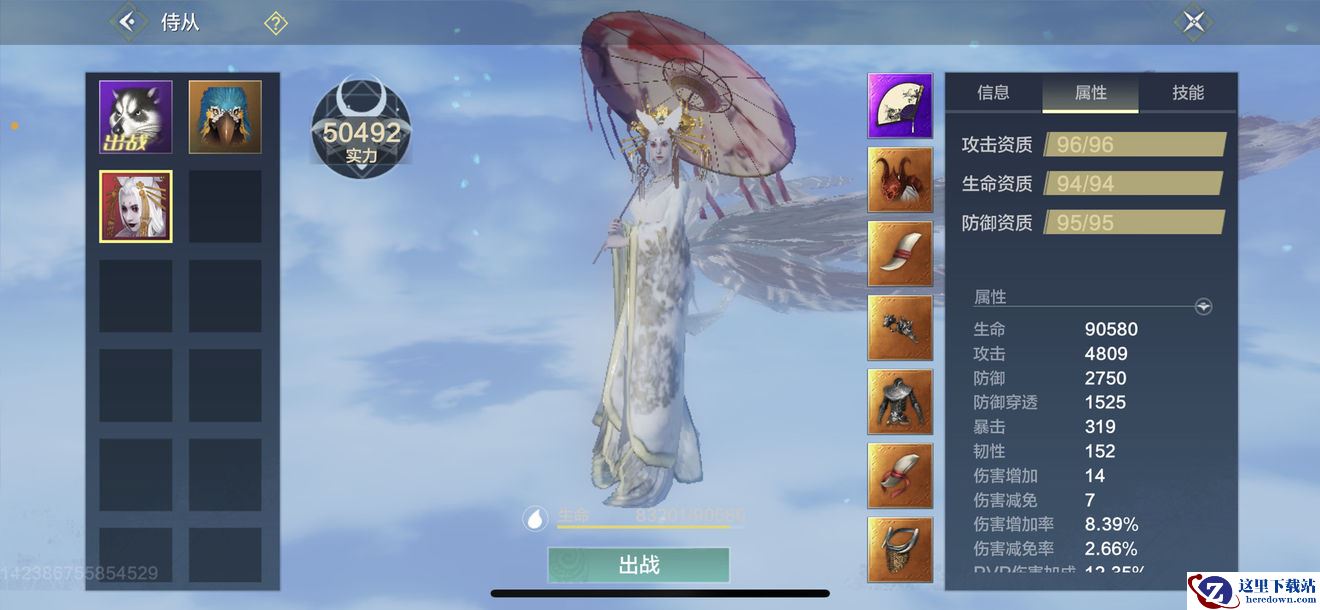Tap the 出战 deploy button
This screenshot has height=610, width=1320.
tap(638, 565)
